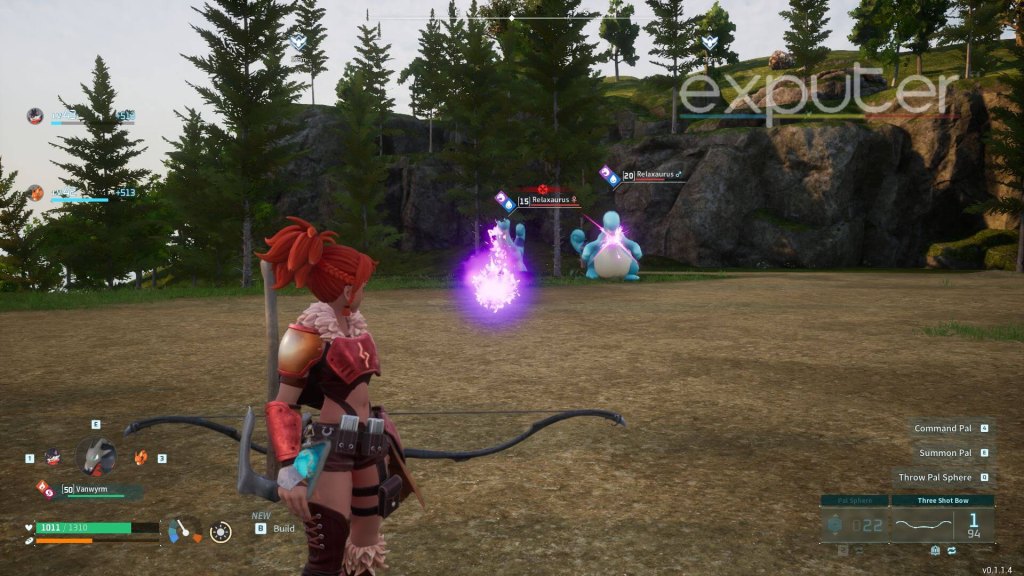The image size is (1024, 576).
Task: Activate the Summon Pal option
Action: pyautogui.click(x=944, y=453)
